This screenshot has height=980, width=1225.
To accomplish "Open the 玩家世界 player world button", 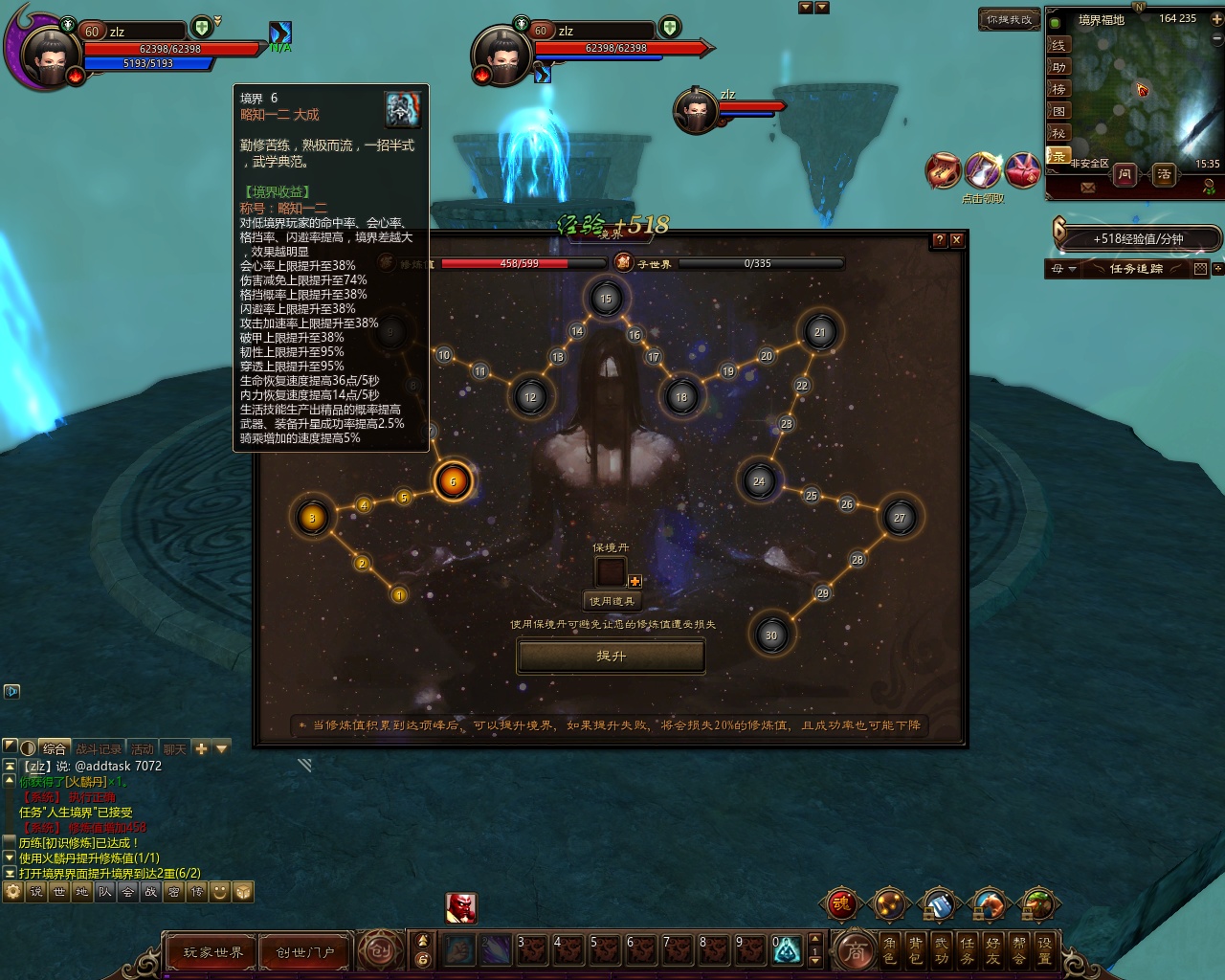I will pyautogui.click(x=212, y=952).
